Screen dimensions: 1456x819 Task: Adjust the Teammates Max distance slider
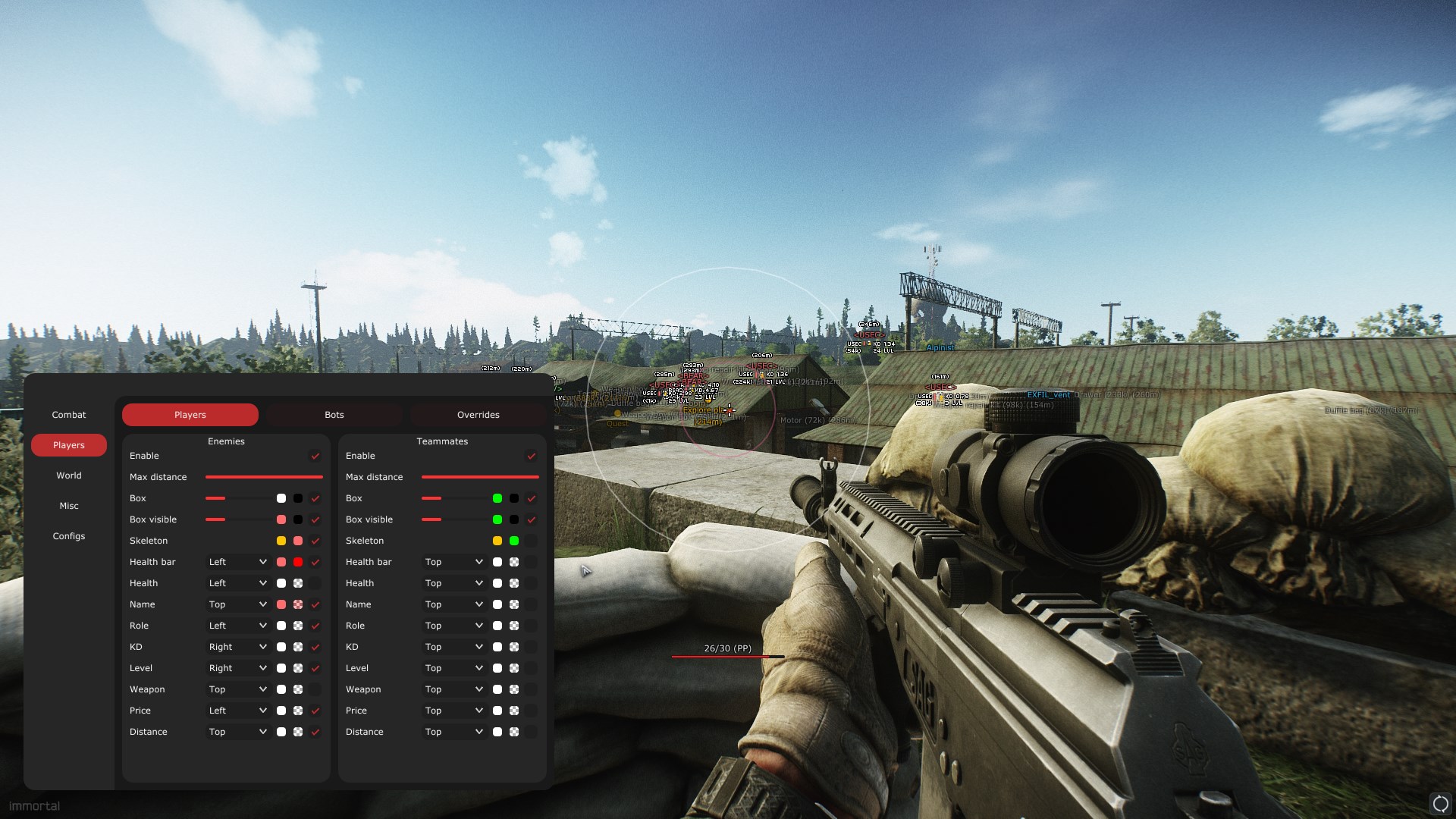tap(480, 477)
